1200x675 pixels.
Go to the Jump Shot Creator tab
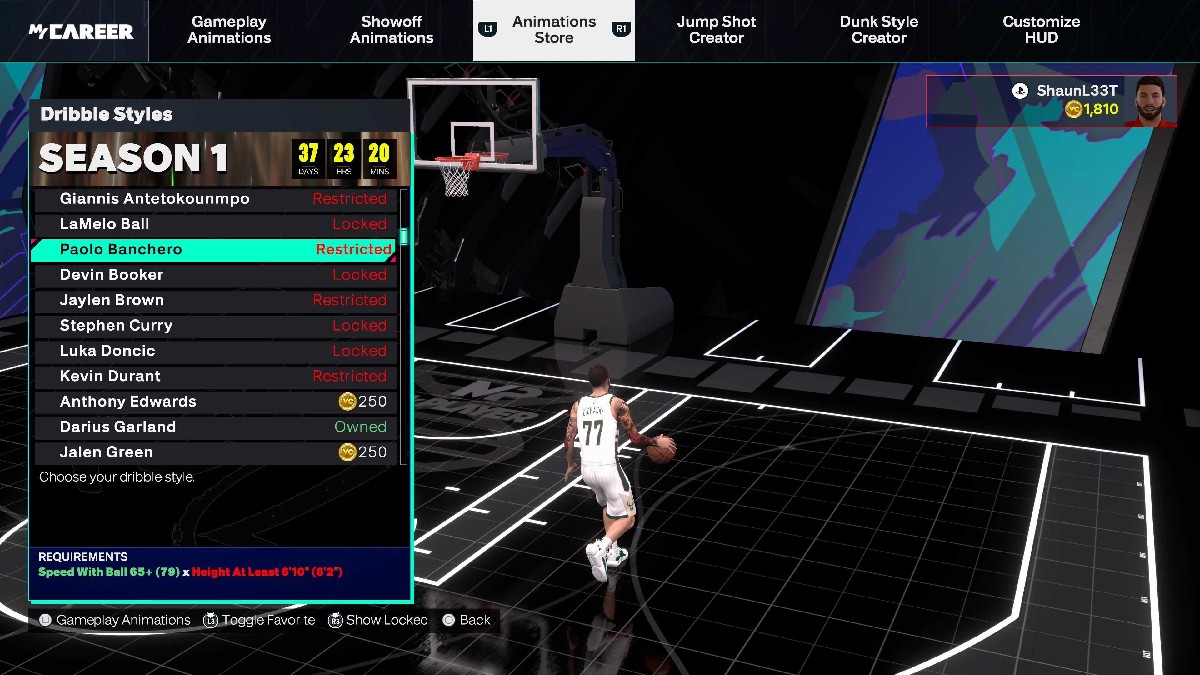[716, 30]
